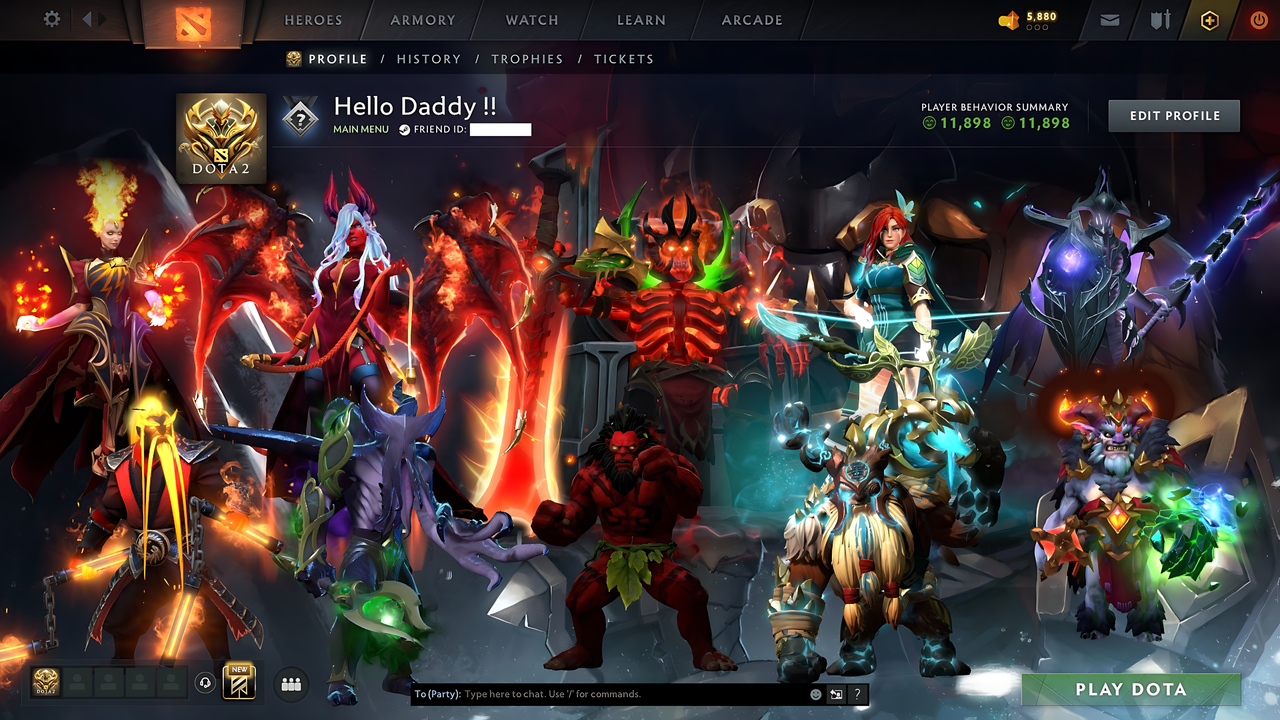The image size is (1280, 720).
Task: Switch to the HISTORY tab
Action: 428,59
